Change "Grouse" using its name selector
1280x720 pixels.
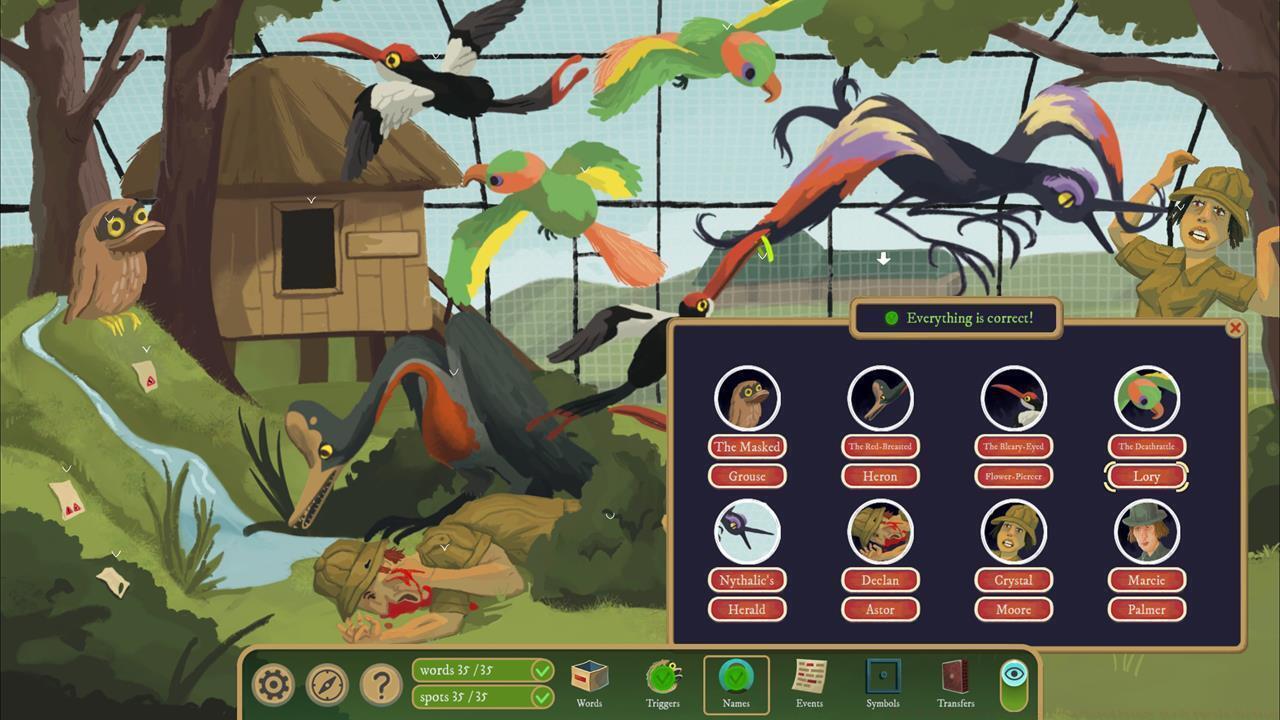(x=748, y=476)
